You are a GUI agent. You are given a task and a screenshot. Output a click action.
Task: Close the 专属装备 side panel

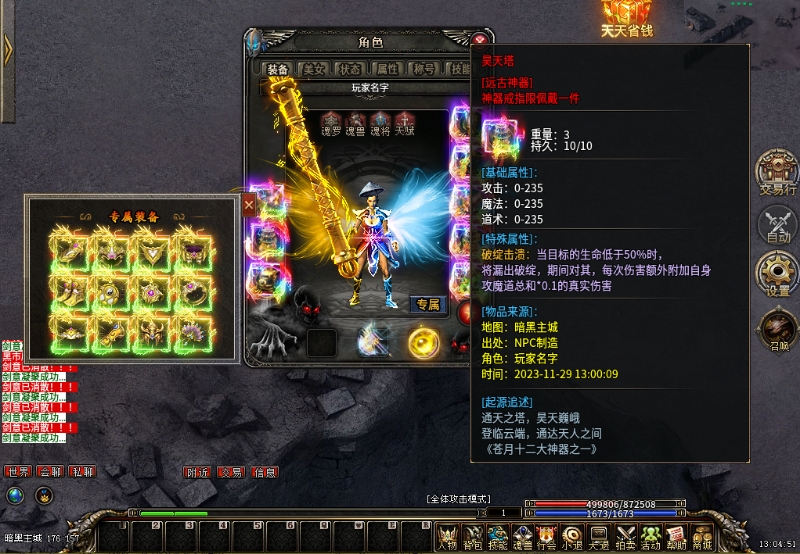[249, 203]
